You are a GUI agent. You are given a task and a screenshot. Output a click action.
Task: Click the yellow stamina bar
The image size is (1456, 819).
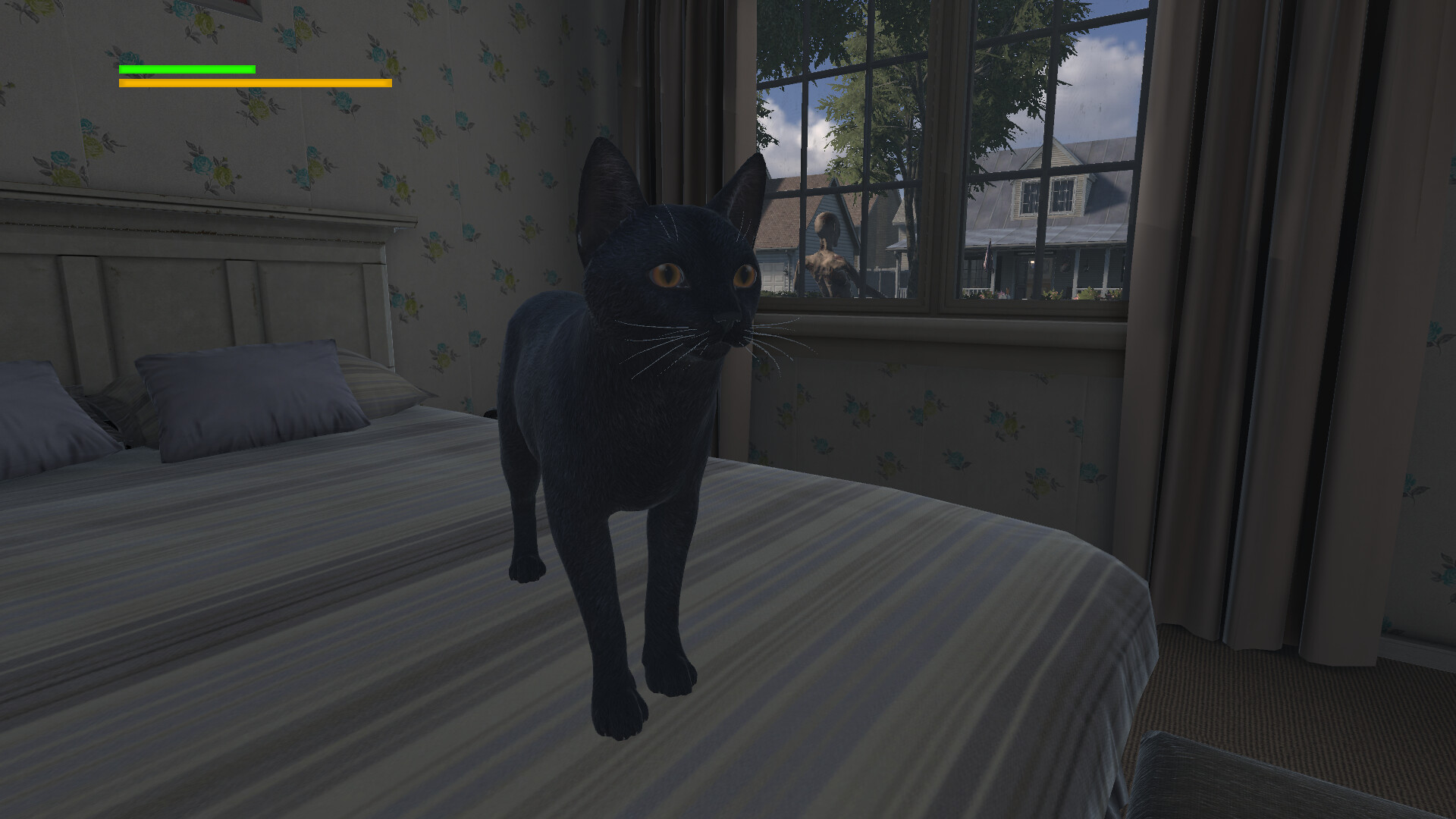[254, 83]
